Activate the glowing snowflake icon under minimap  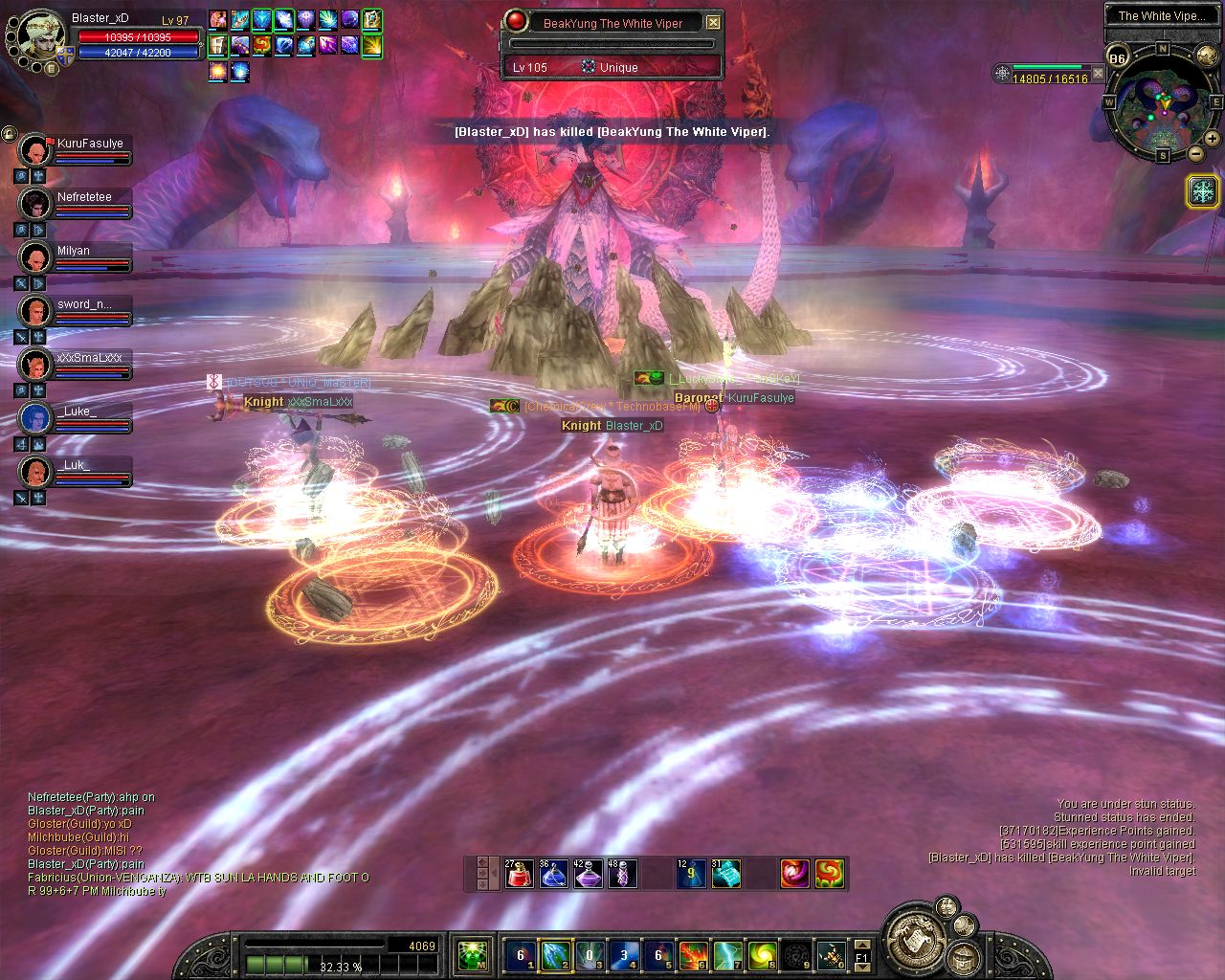[1201, 191]
